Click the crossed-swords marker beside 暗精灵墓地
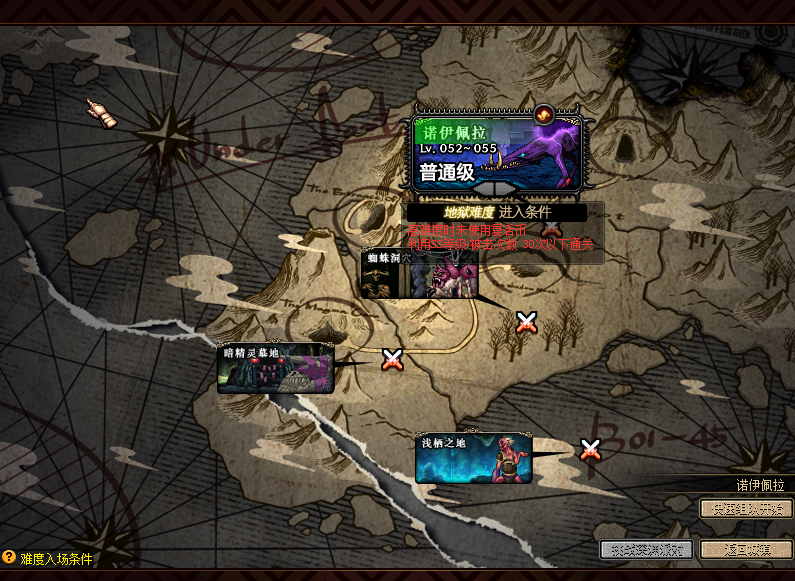This screenshot has width=795, height=581. (392, 360)
